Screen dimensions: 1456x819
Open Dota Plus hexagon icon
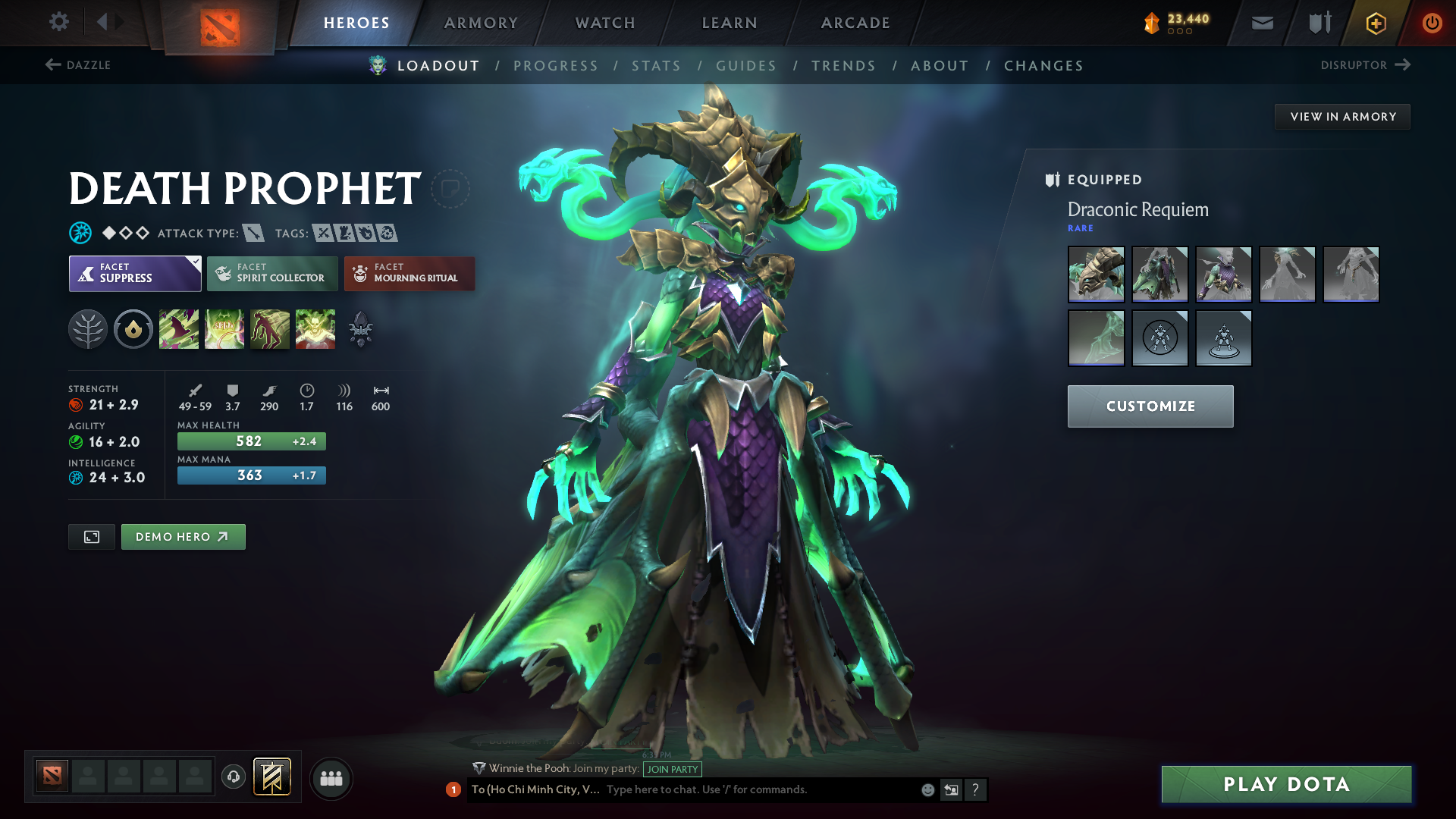pyautogui.click(x=1375, y=23)
